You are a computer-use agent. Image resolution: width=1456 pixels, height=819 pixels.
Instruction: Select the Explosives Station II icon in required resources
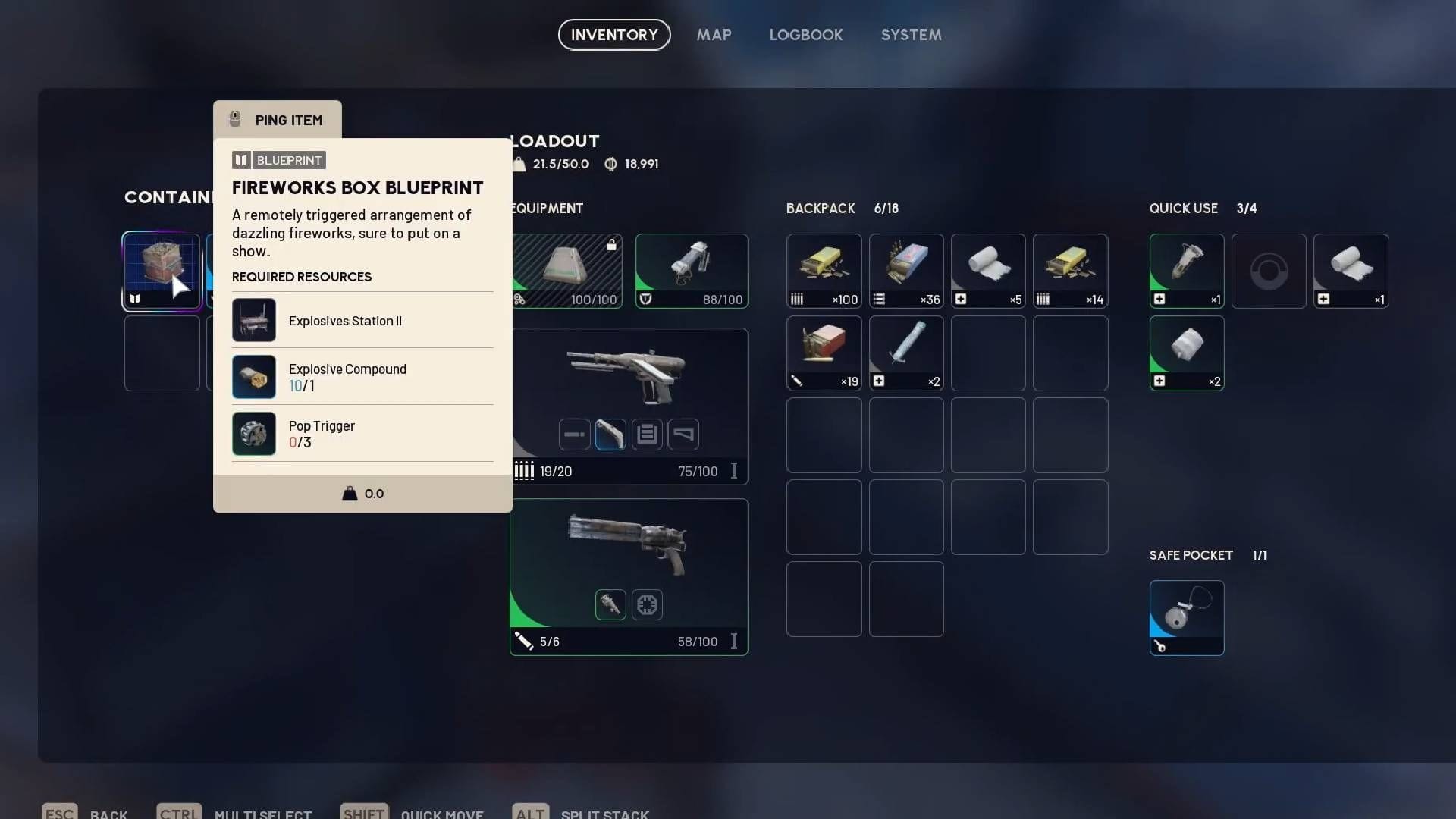[x=254, y=320]
